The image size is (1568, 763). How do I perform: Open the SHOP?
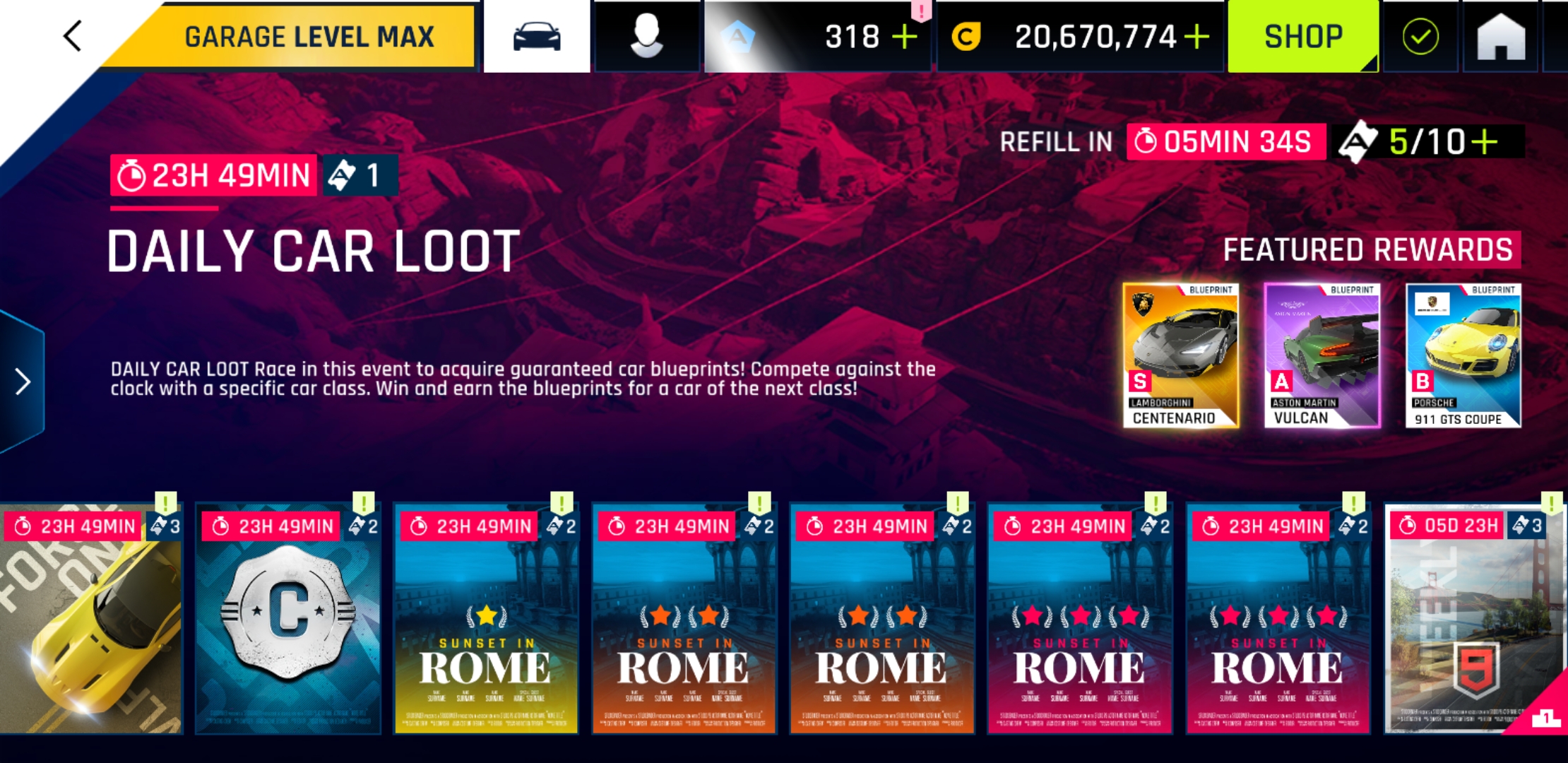point(1303,35)
